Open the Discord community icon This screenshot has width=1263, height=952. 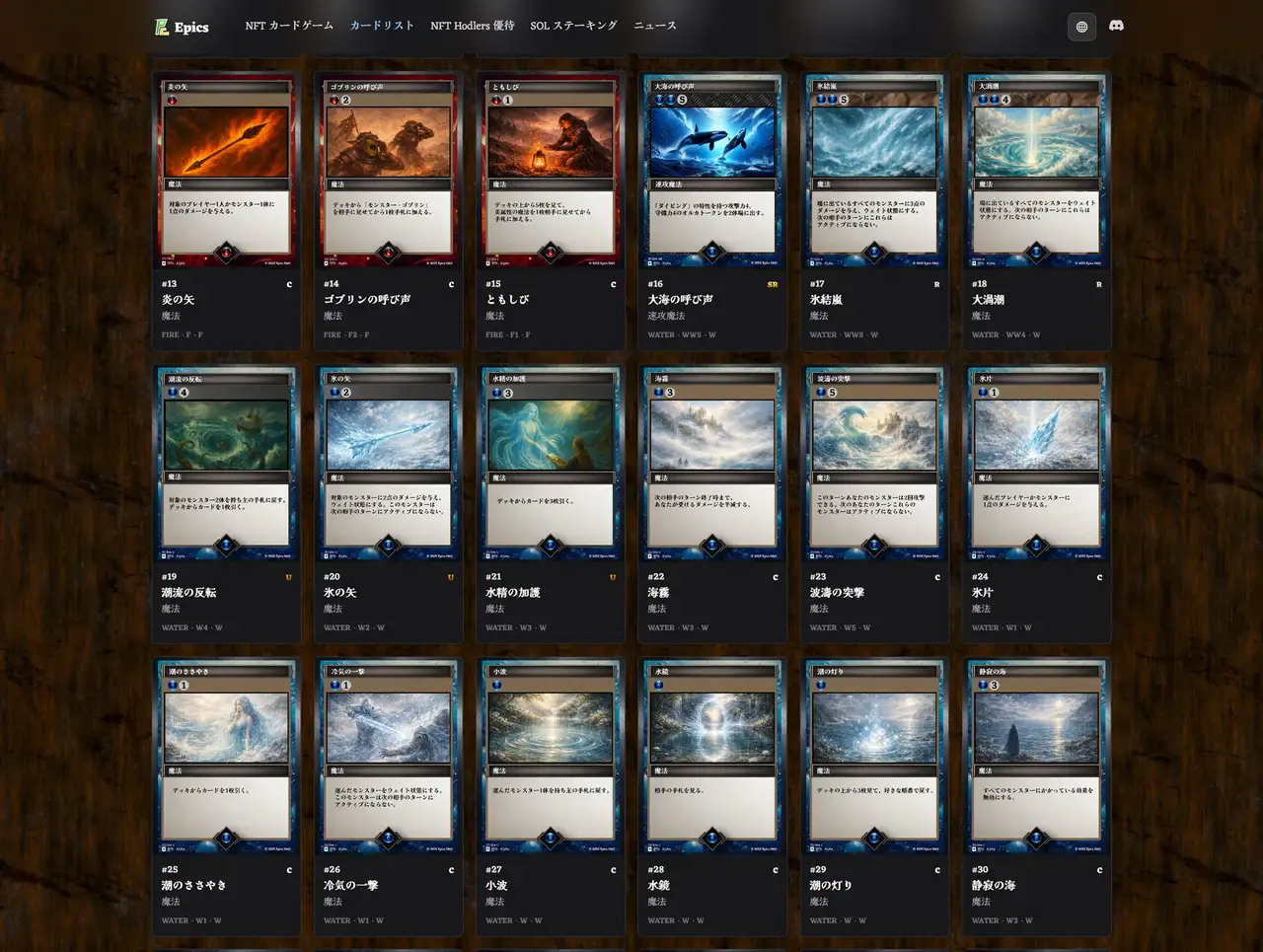[x=1116, y=27]
